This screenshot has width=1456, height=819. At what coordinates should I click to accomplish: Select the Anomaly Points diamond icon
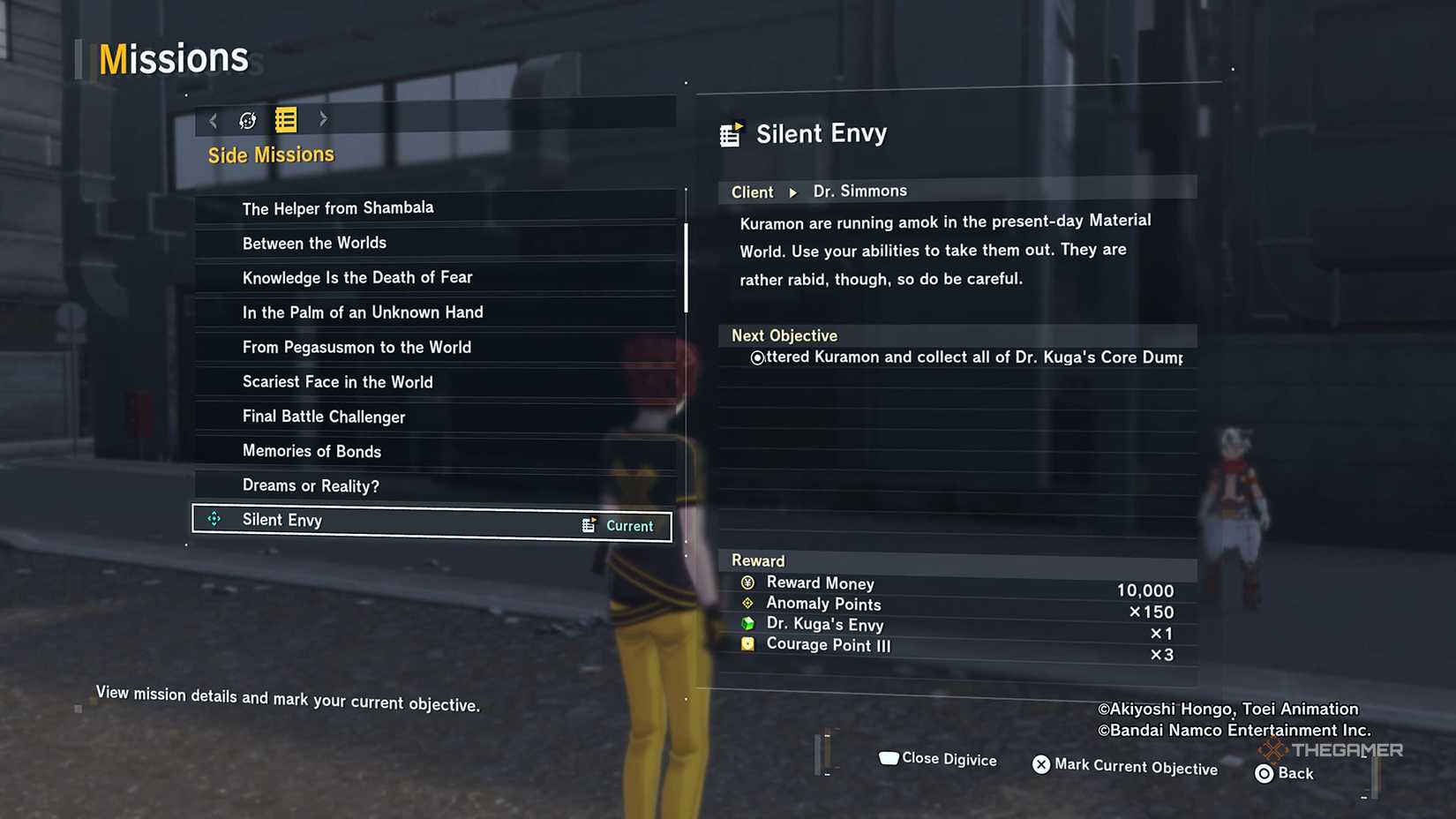click(x=747, y=604)
